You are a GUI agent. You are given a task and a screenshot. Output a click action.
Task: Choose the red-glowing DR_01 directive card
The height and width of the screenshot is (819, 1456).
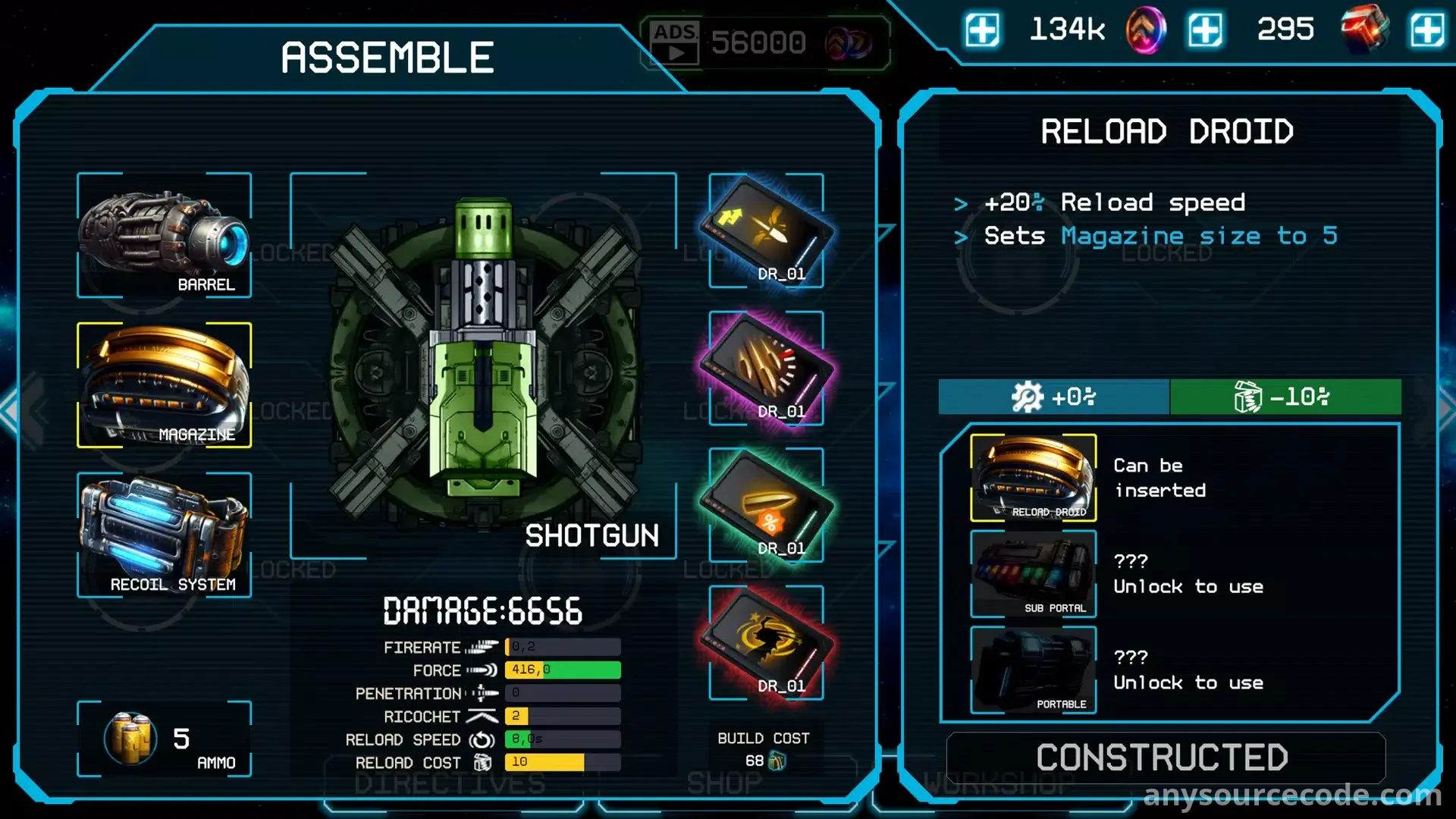pyautogui.click(x=766, y=643)
